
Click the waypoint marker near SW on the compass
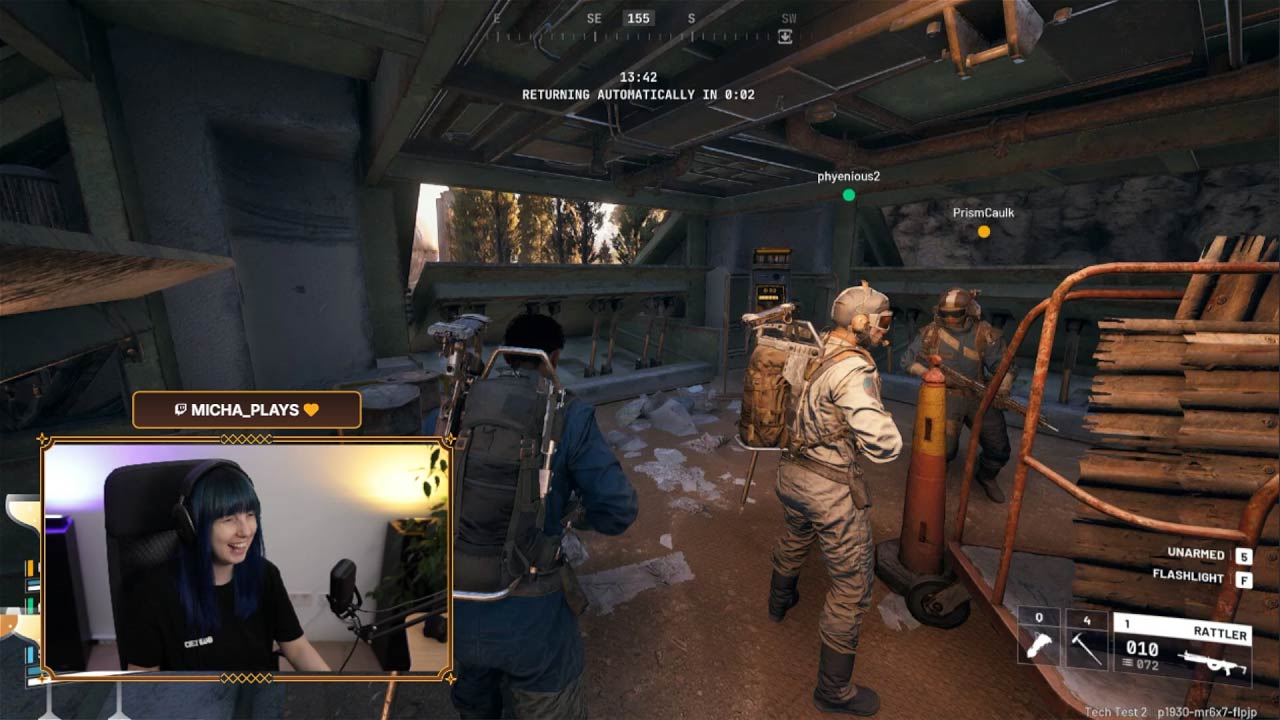[x=784, y=36]
